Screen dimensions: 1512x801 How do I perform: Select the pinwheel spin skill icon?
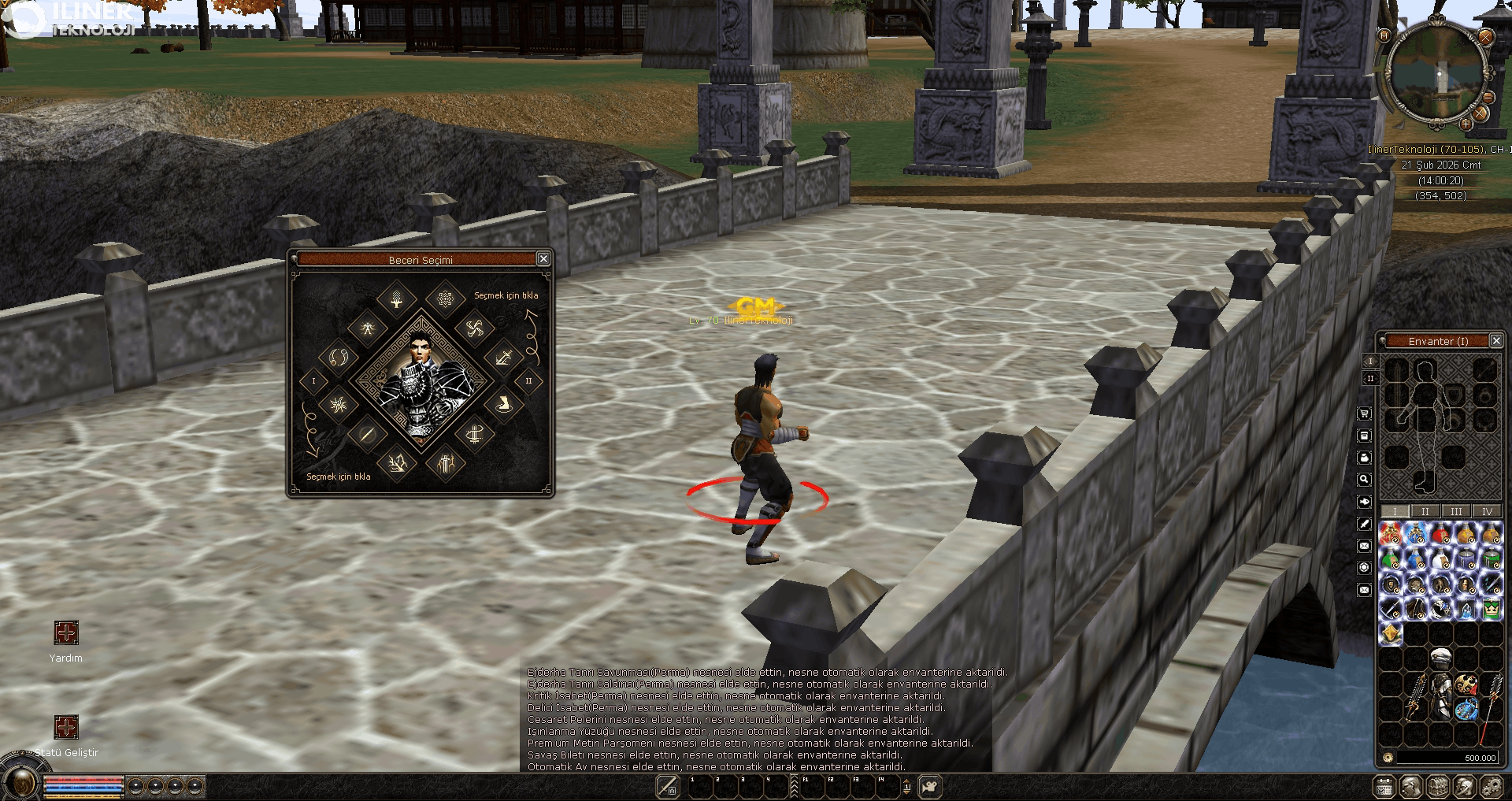tap(474, 328)
